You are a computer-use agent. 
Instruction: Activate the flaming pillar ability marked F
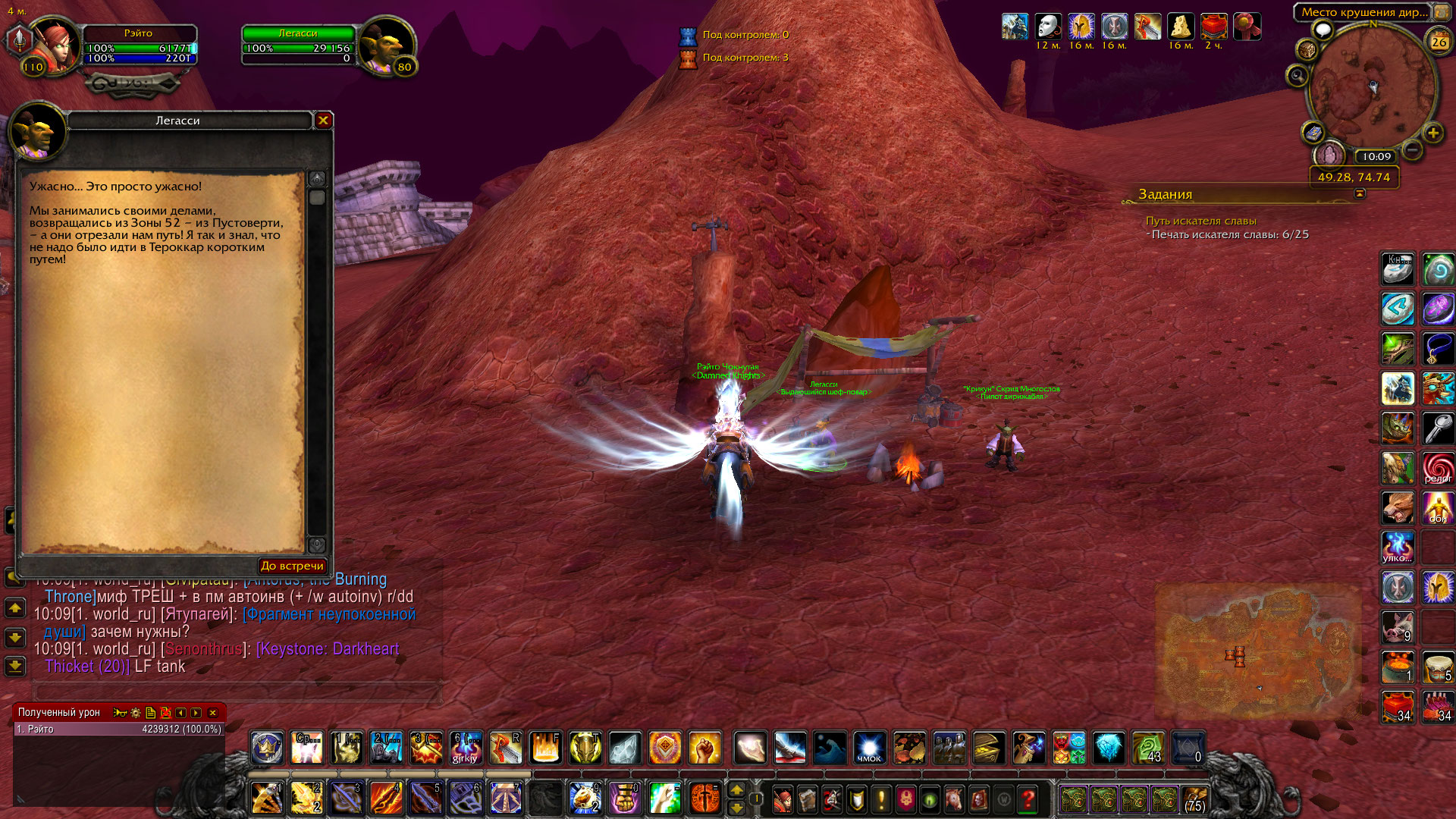[x=545, y=748]
